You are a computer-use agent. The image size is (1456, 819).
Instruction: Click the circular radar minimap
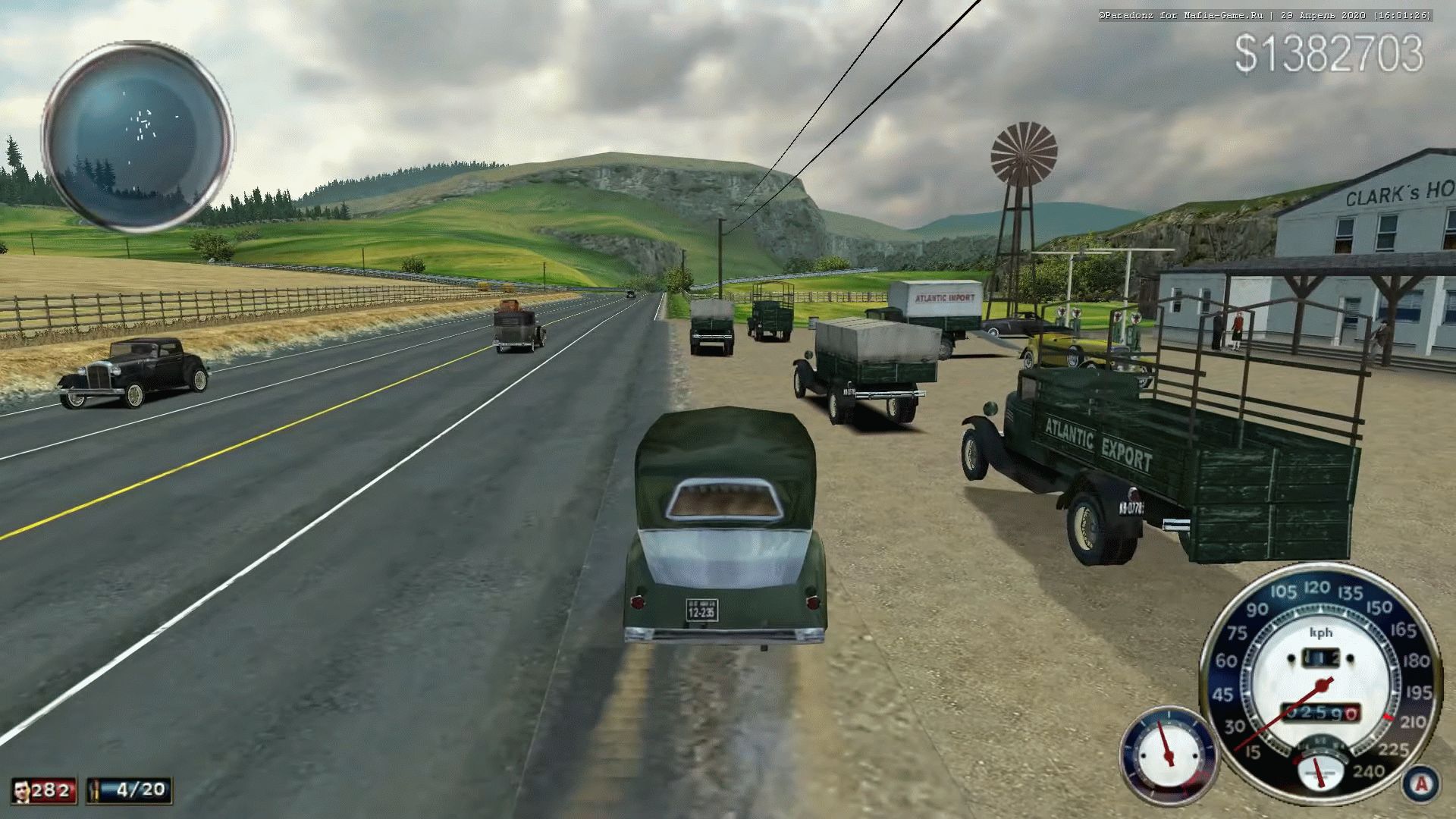coord(137,137)
